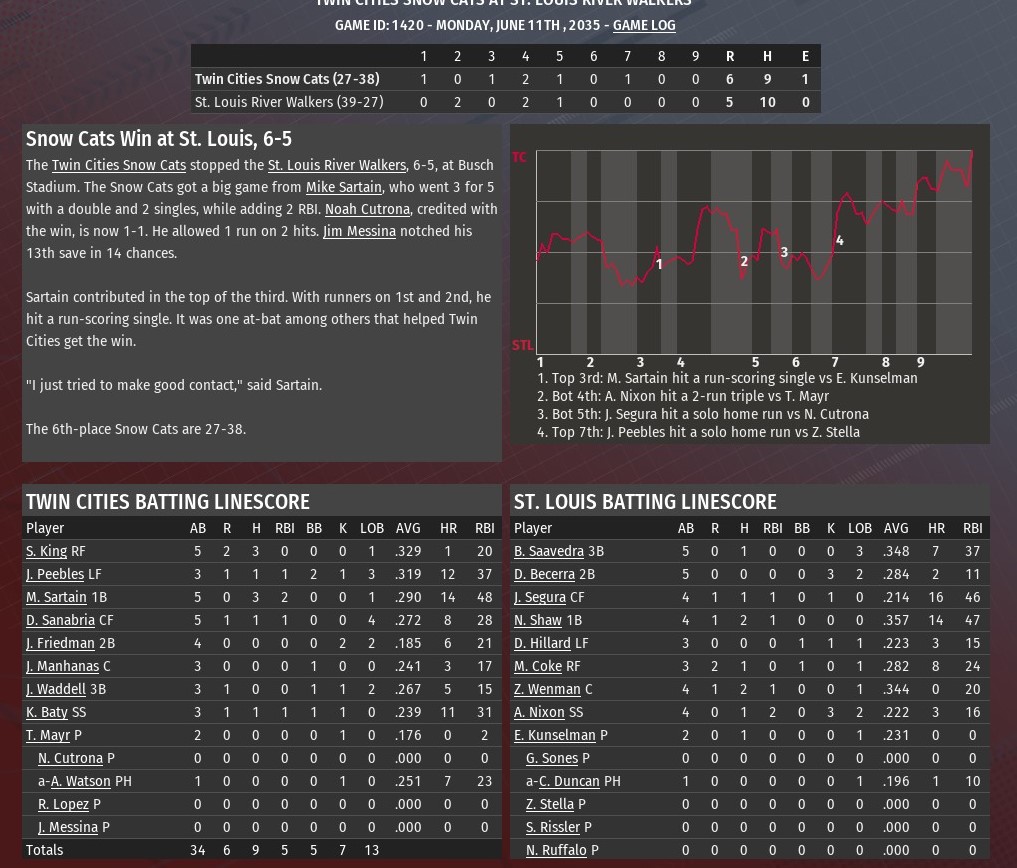Open D. Sanabria's player page
Screen dimensions: 1017x868
(60, 620)
